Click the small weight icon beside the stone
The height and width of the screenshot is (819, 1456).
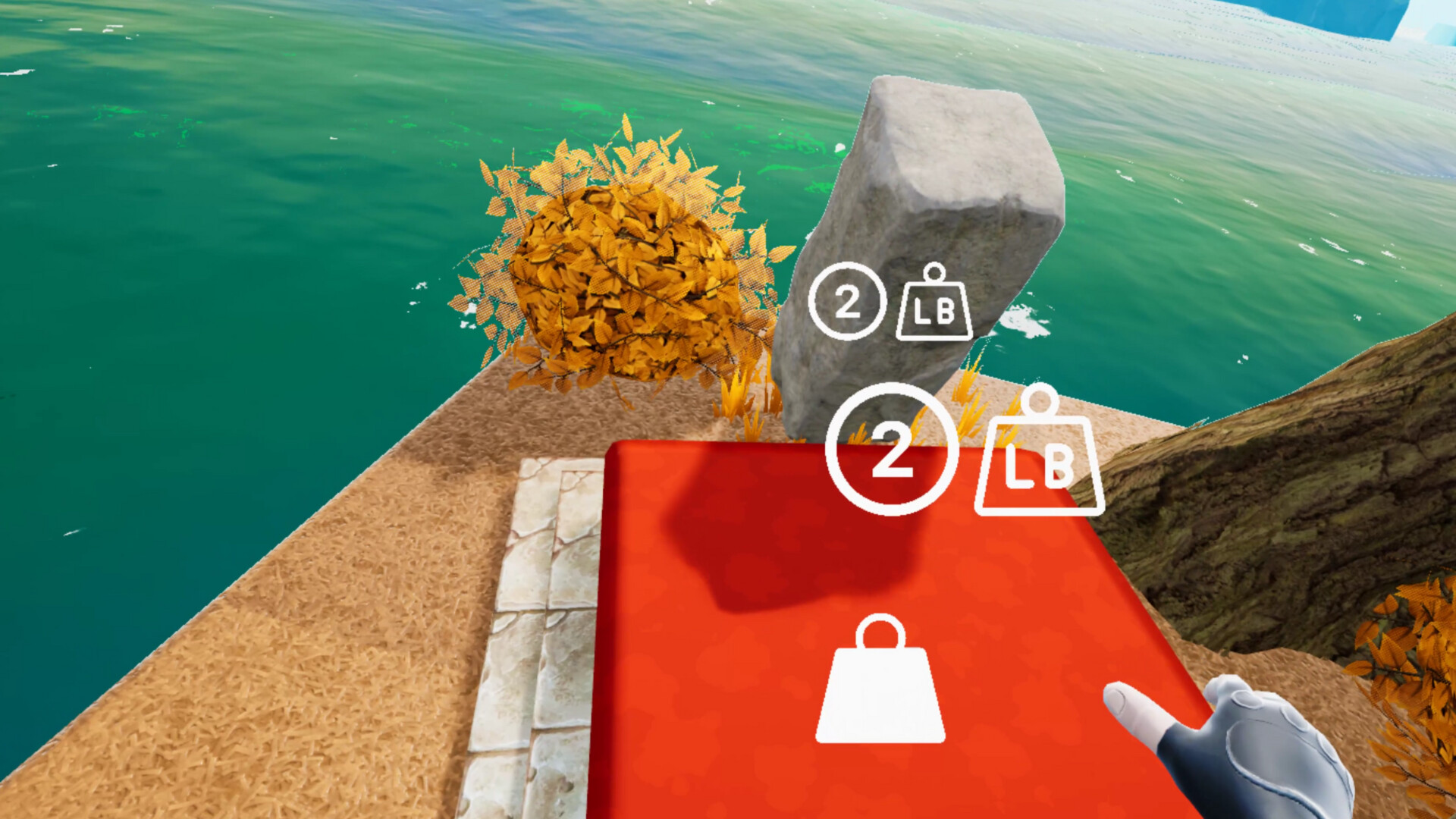click(x=934, y=303)
